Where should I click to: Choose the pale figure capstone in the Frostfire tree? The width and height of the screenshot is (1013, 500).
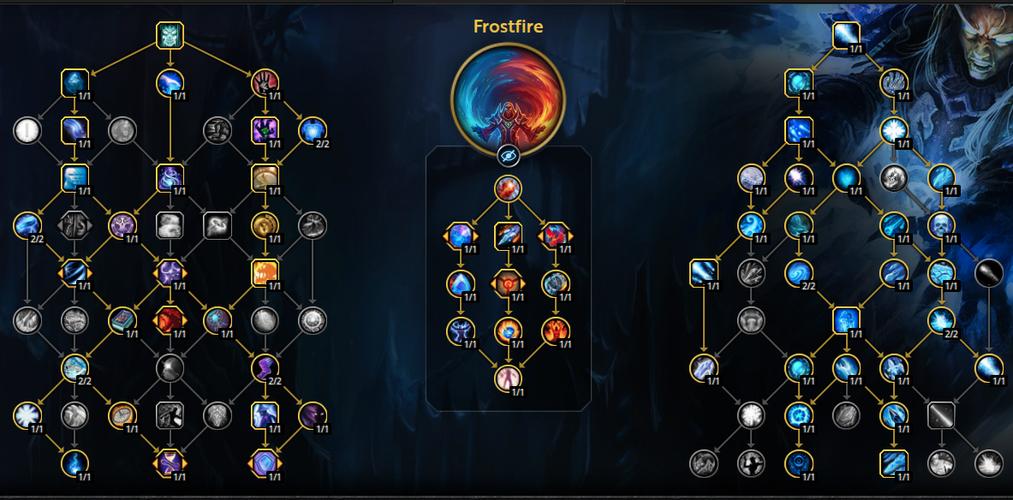click(x=508, y=377)
